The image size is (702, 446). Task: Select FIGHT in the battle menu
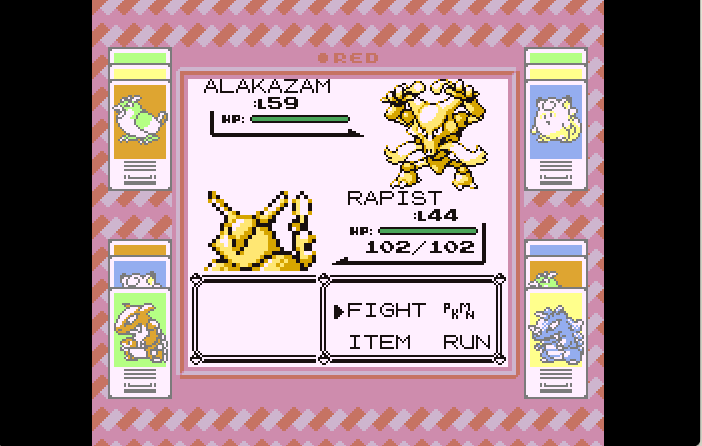tap(386, 311)
